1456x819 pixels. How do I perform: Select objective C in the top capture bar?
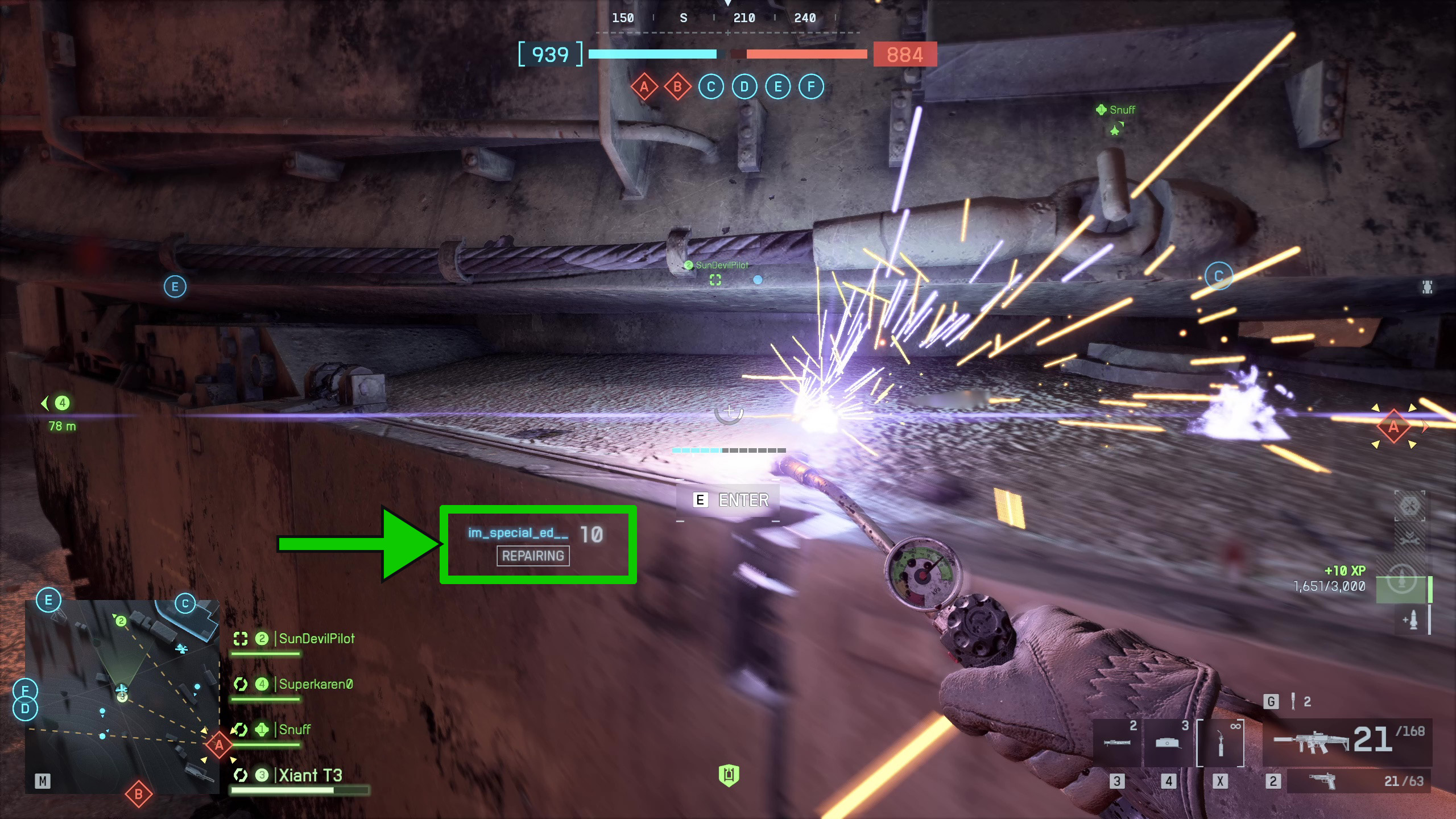tap(711, 87)
